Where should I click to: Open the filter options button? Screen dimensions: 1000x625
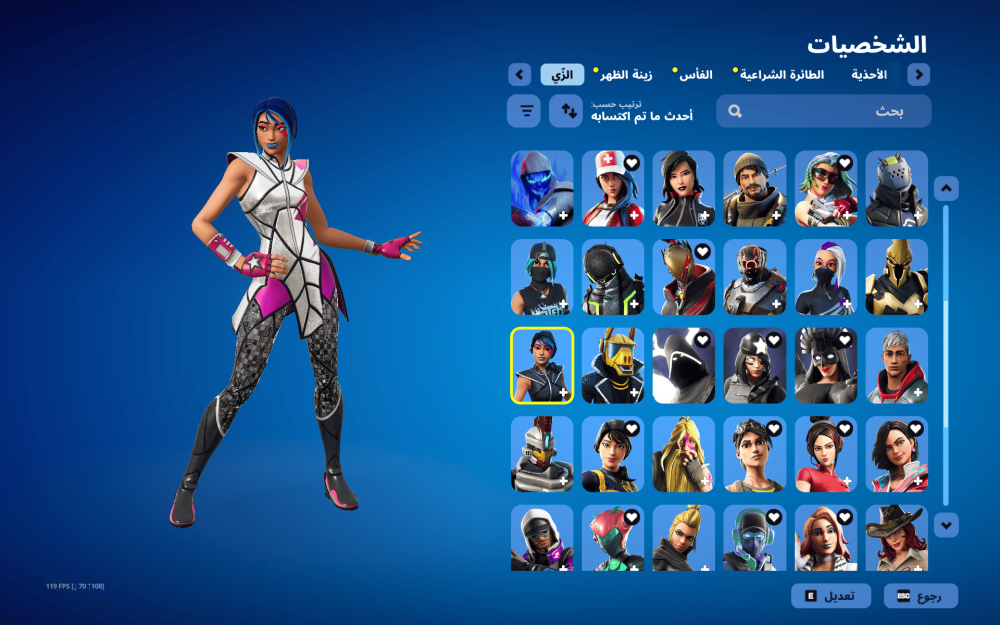point(524,111)
